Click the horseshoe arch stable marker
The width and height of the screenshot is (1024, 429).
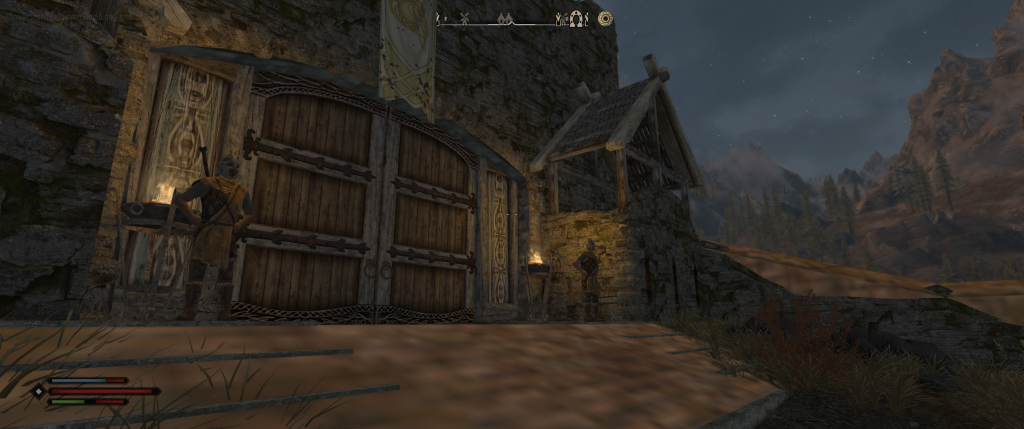pos(576,18)
